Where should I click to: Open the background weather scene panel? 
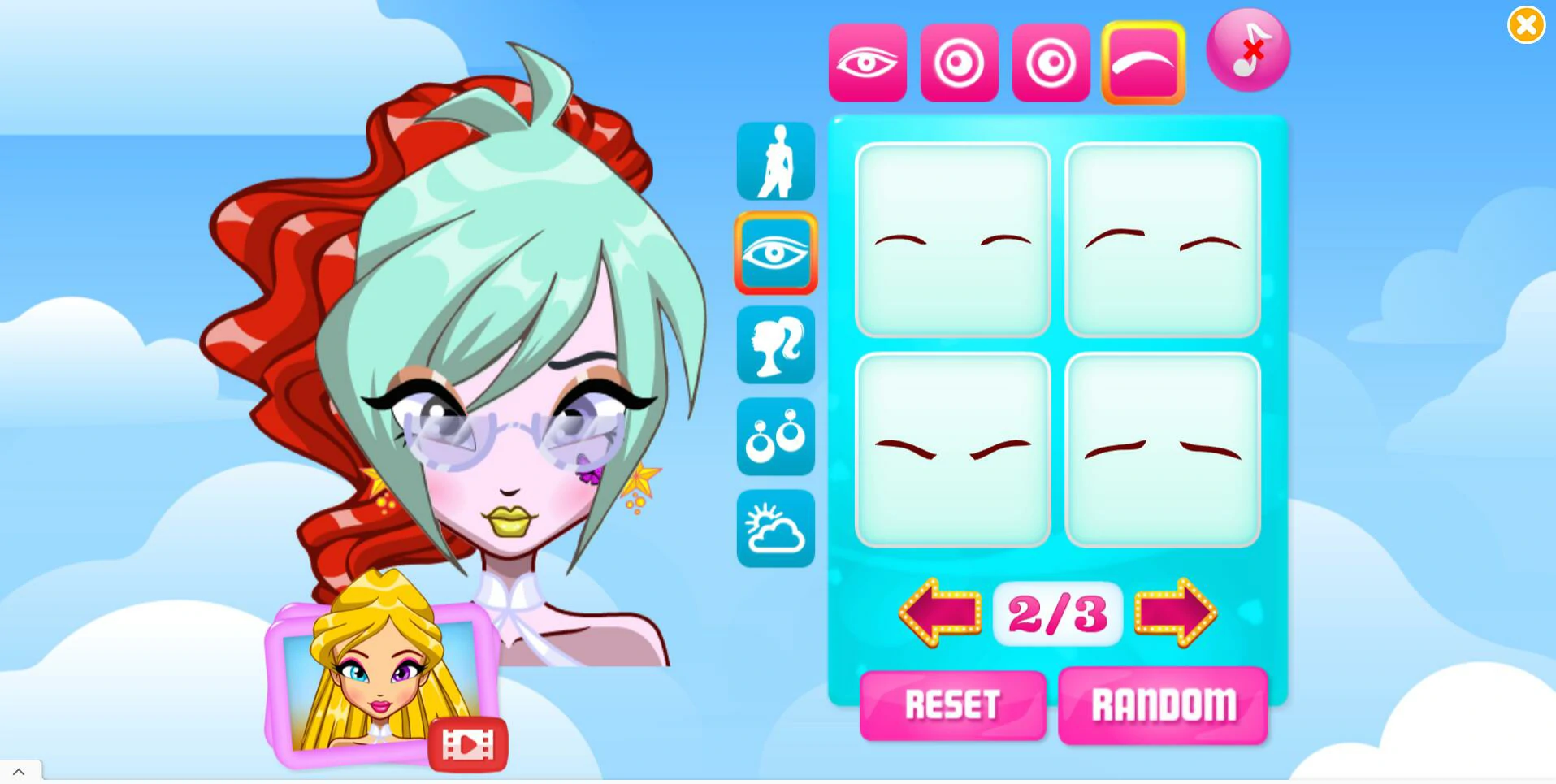[775, 528]
